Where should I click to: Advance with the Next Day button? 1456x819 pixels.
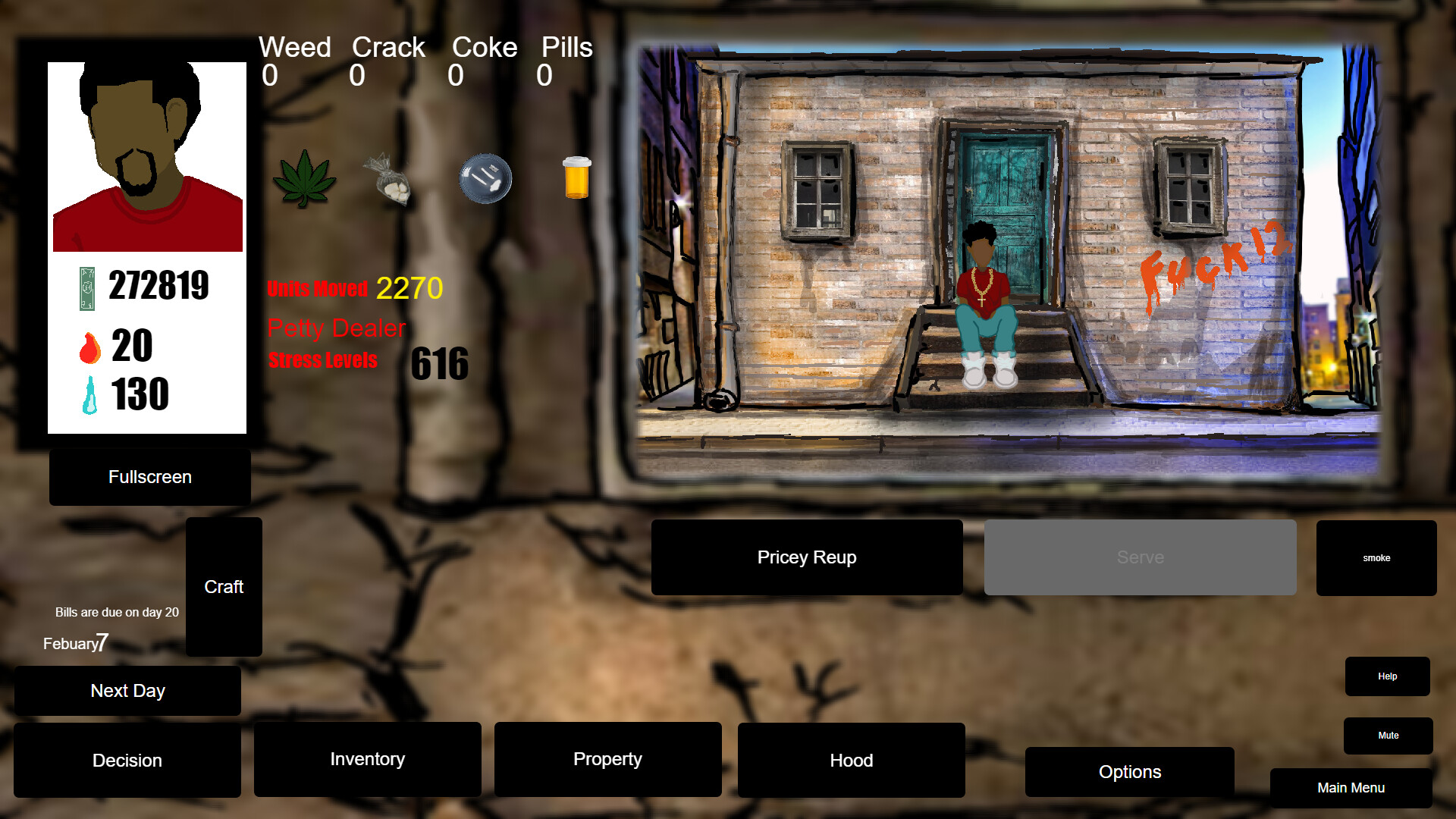[127, 690]
